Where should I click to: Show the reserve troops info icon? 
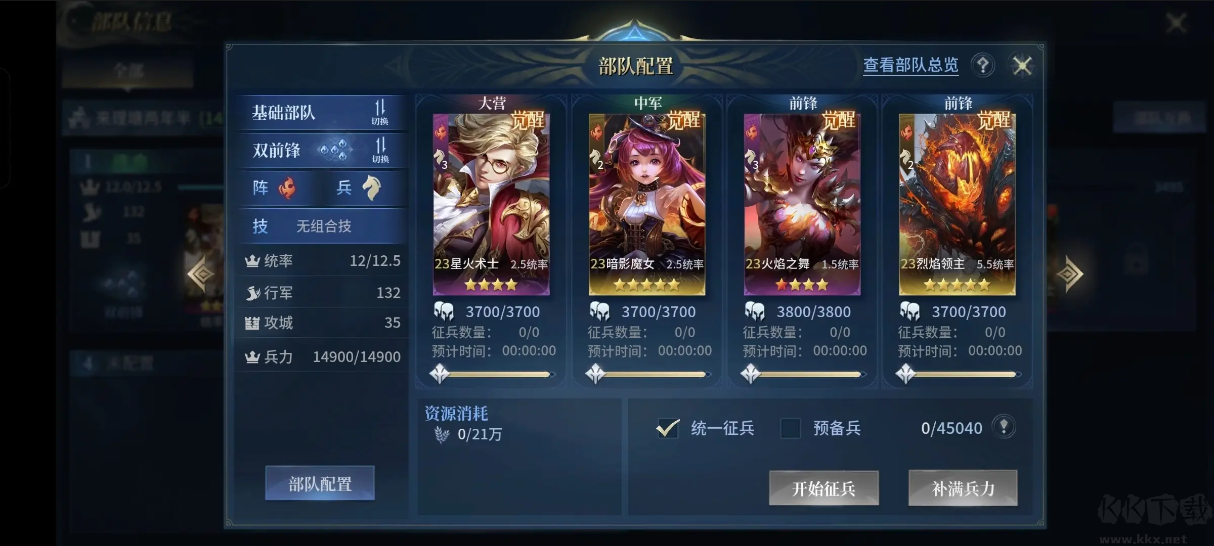[1004, 427]
